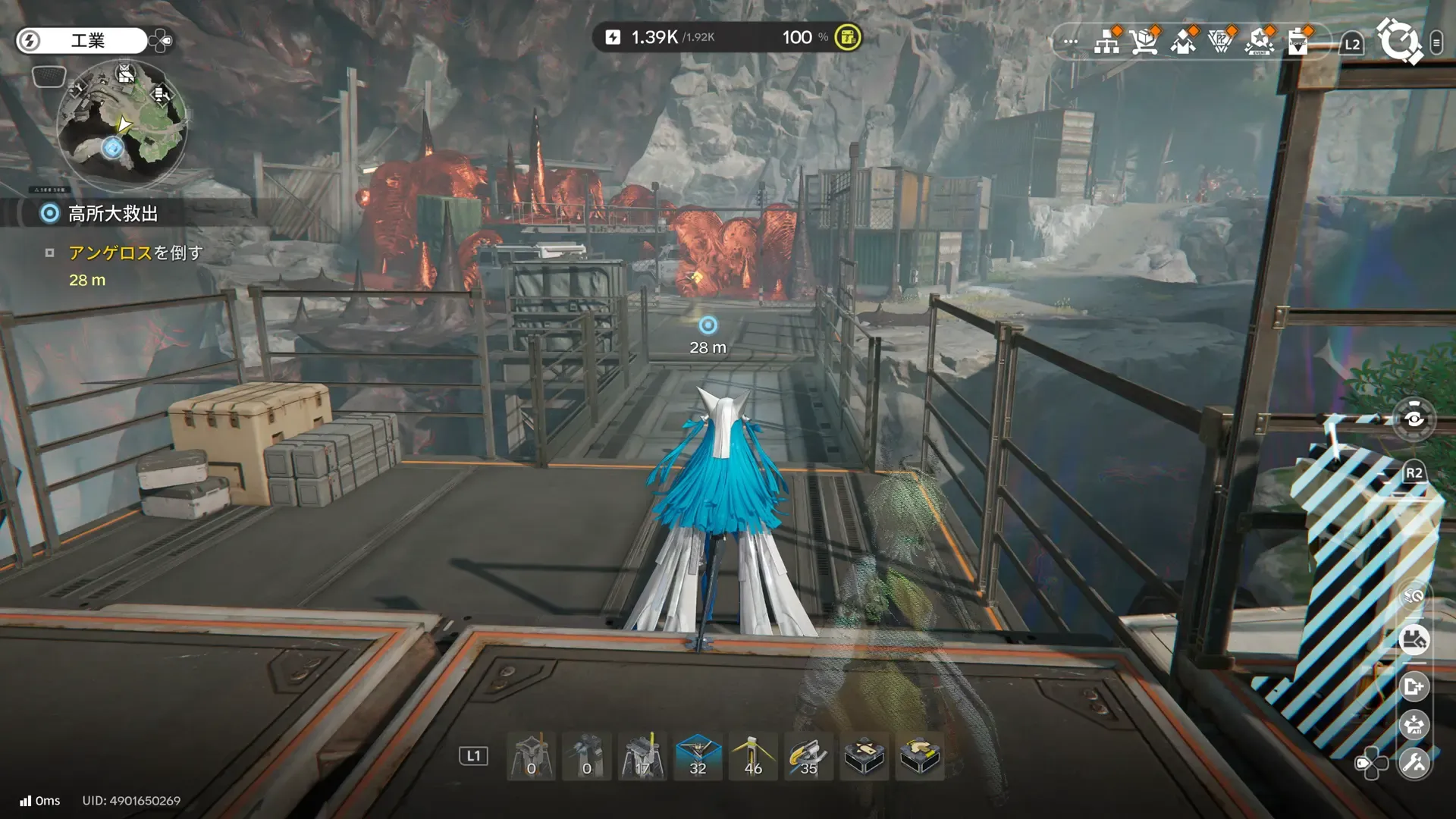Open the wrench build tools button
Image resolution: width=1456 pixels, height=819 pixels.
[x=1414, y=762]
